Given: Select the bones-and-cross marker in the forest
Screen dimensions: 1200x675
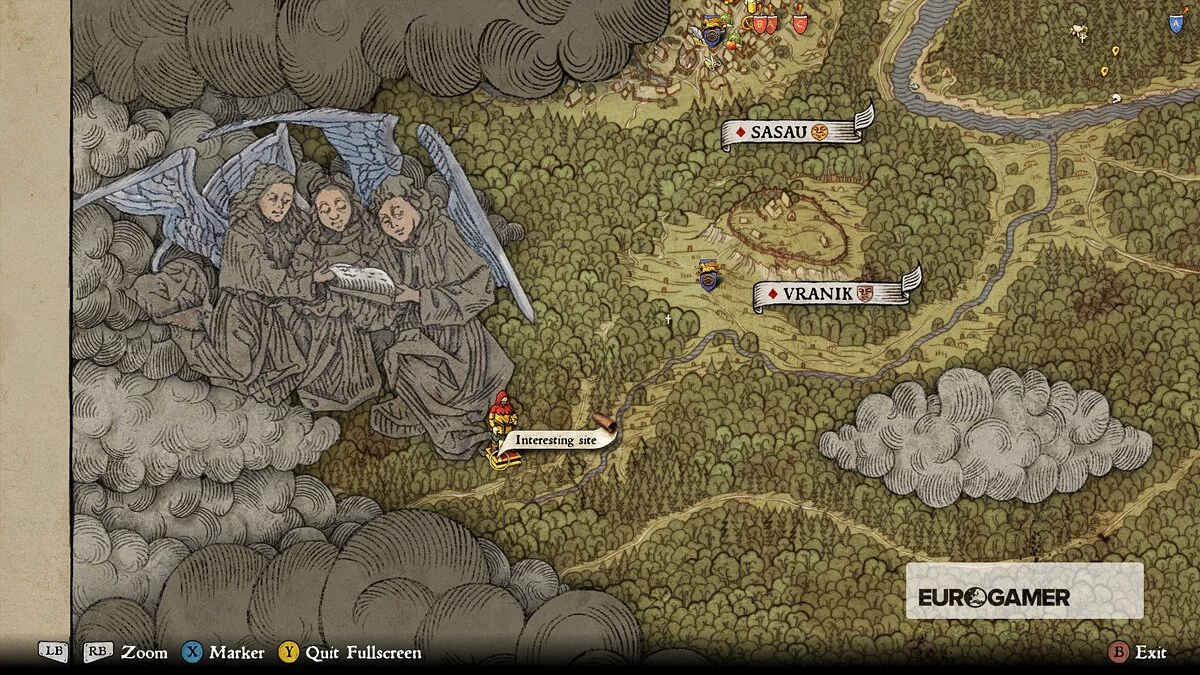Looking at the screenshot, I should 1078,32.
